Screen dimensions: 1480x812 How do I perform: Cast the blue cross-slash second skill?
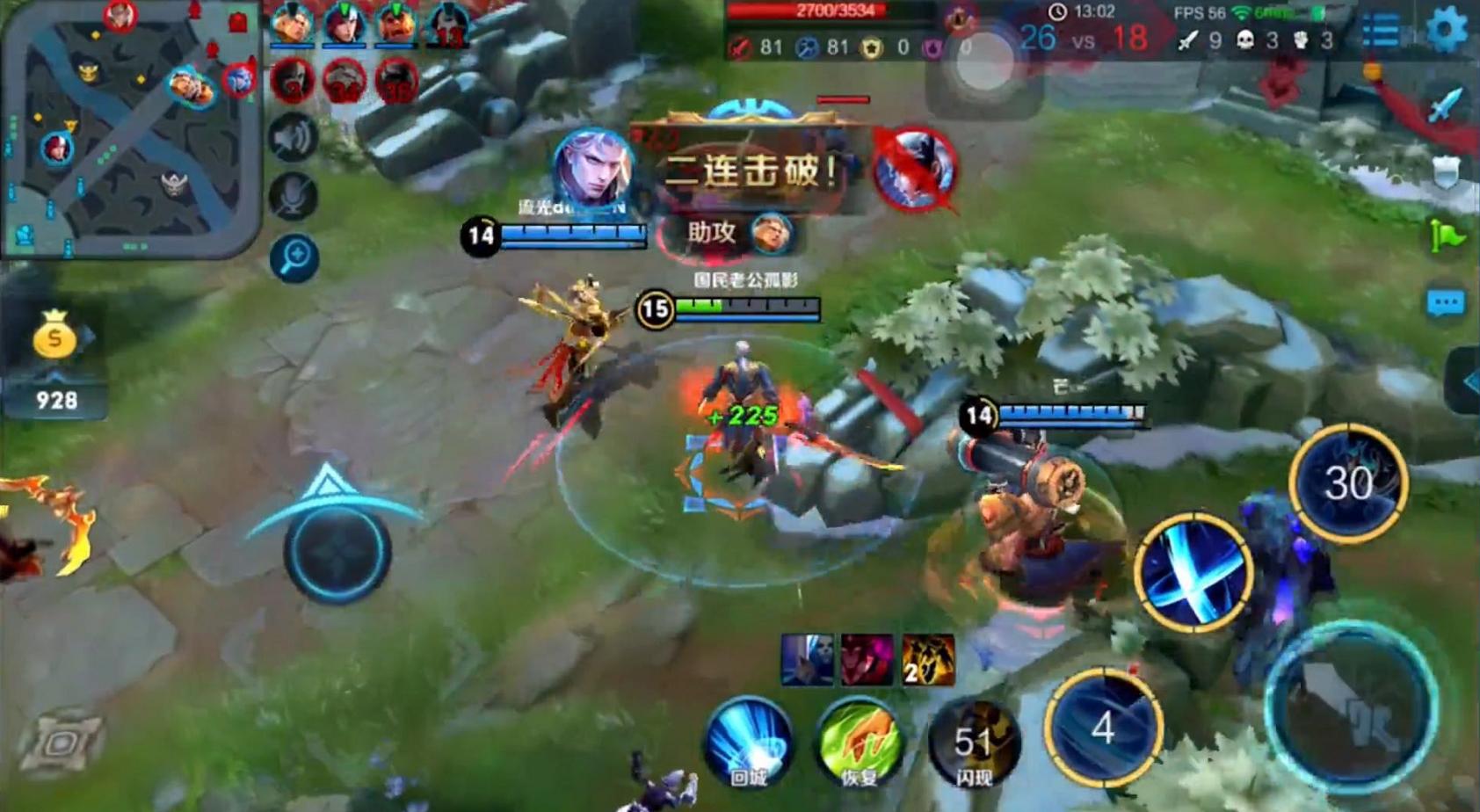tap(1193, 571)
